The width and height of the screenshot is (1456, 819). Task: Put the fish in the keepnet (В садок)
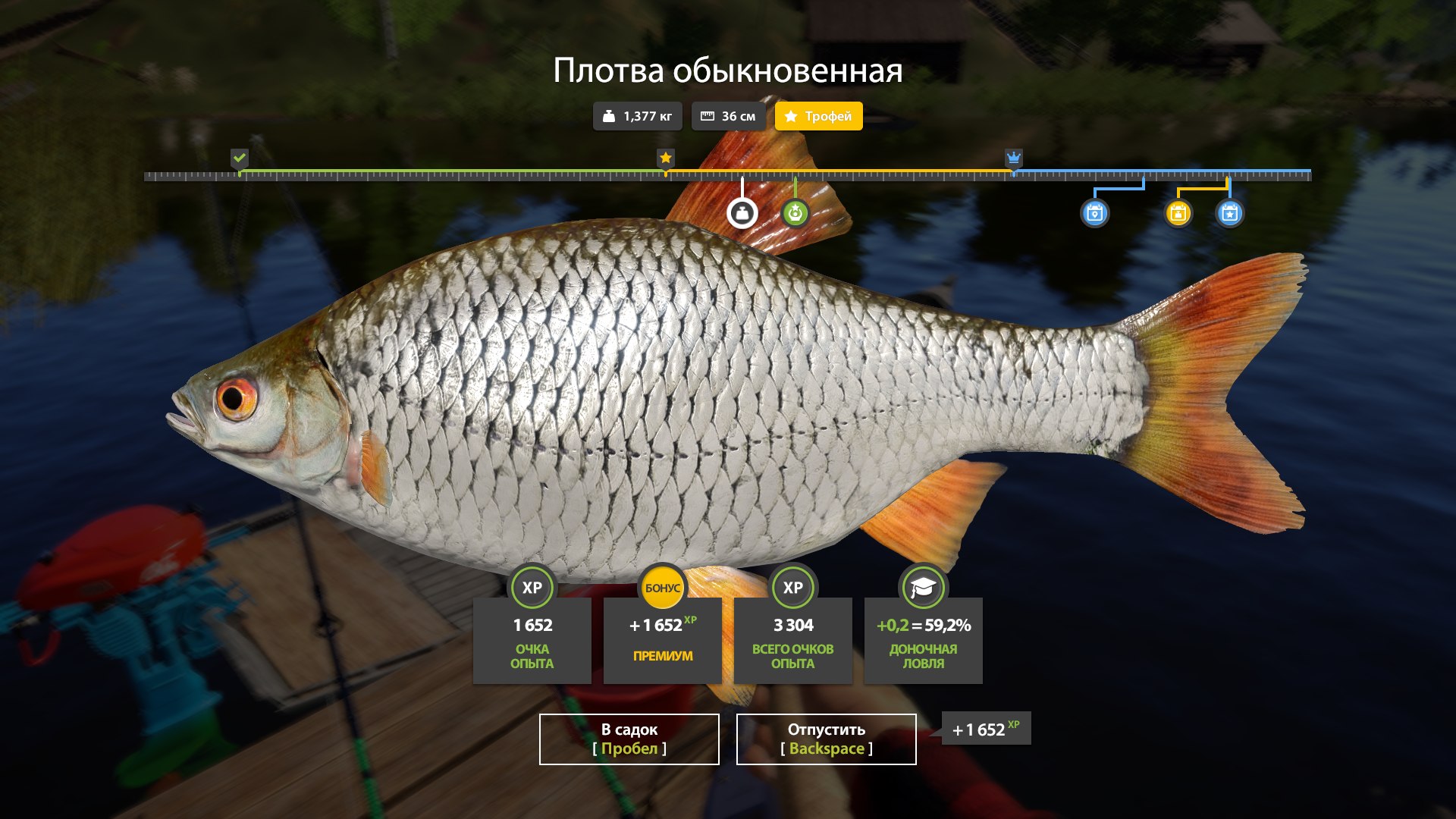(x=629, y=739)
